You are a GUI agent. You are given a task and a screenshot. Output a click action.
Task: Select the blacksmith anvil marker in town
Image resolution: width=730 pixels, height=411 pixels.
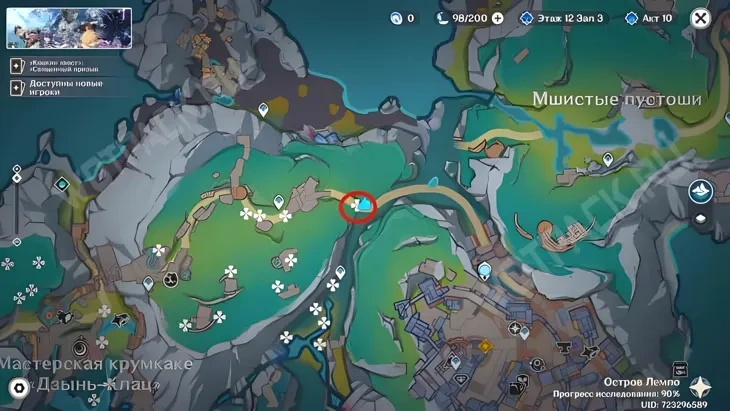pos(562,347)
